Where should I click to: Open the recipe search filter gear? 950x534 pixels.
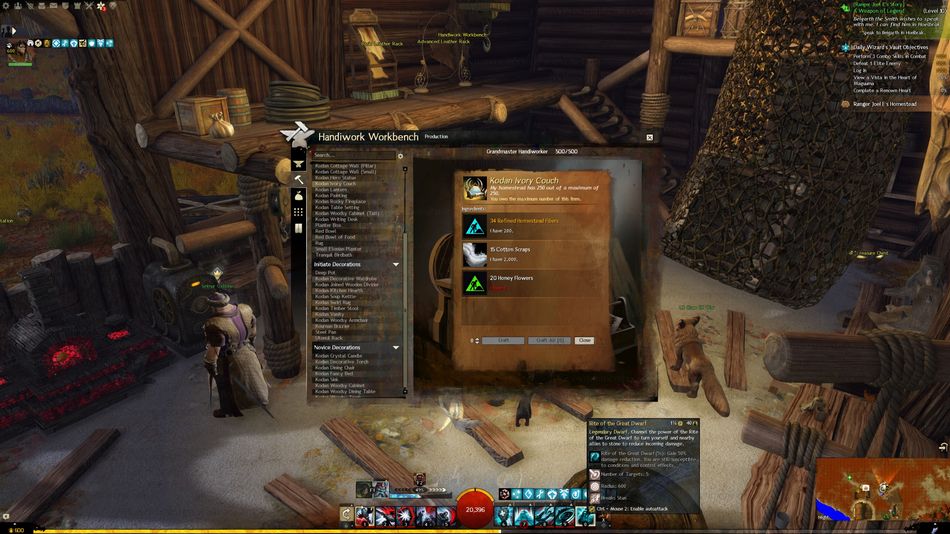click(x=401, y=156)
